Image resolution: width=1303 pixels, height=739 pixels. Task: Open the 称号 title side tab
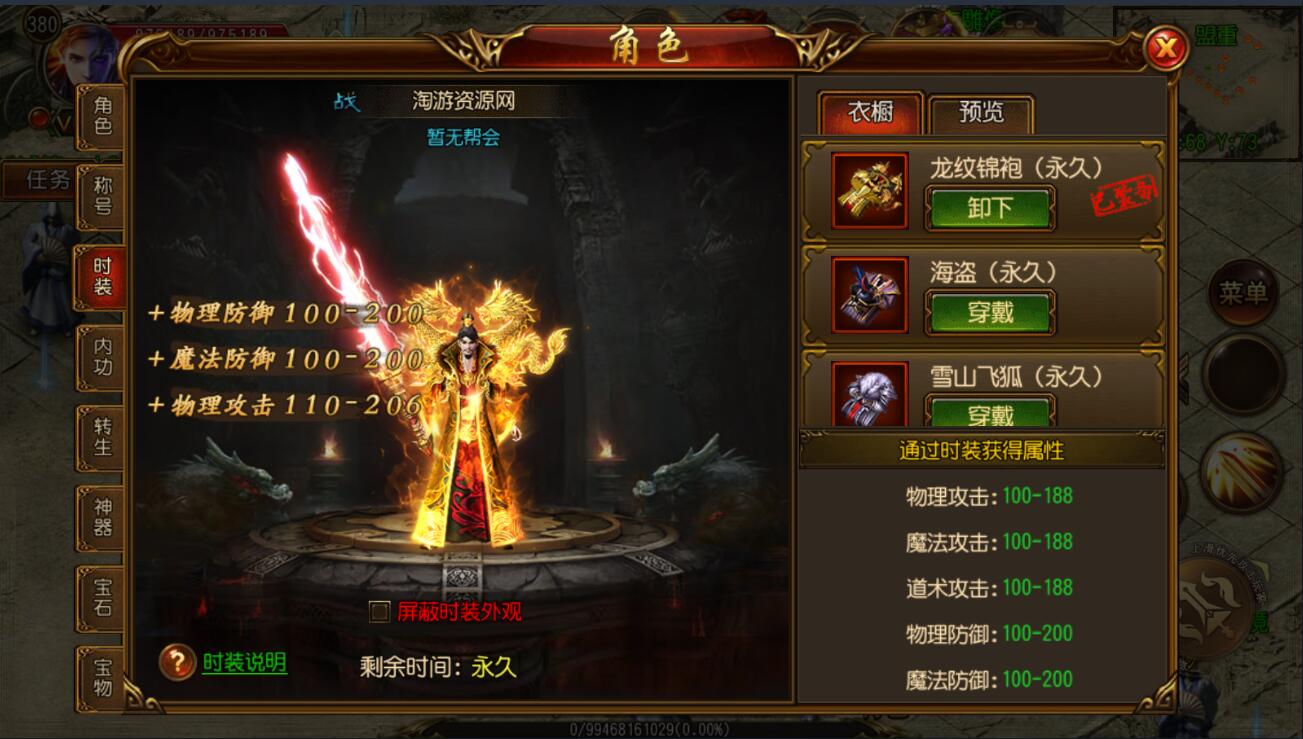(x=102, y=196)
